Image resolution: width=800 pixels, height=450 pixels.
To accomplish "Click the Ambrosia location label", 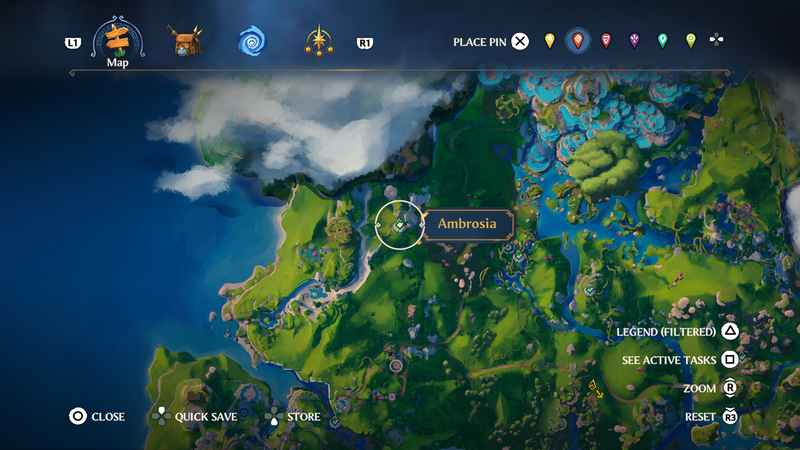I will tap(466, 224).
